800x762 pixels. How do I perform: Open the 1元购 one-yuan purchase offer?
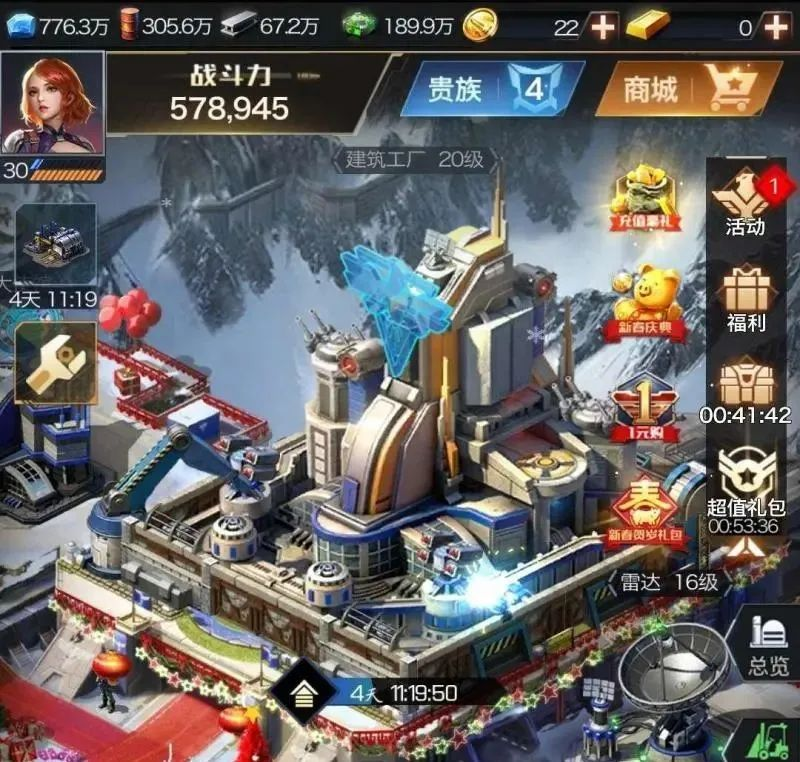click(x=645, y=408)
